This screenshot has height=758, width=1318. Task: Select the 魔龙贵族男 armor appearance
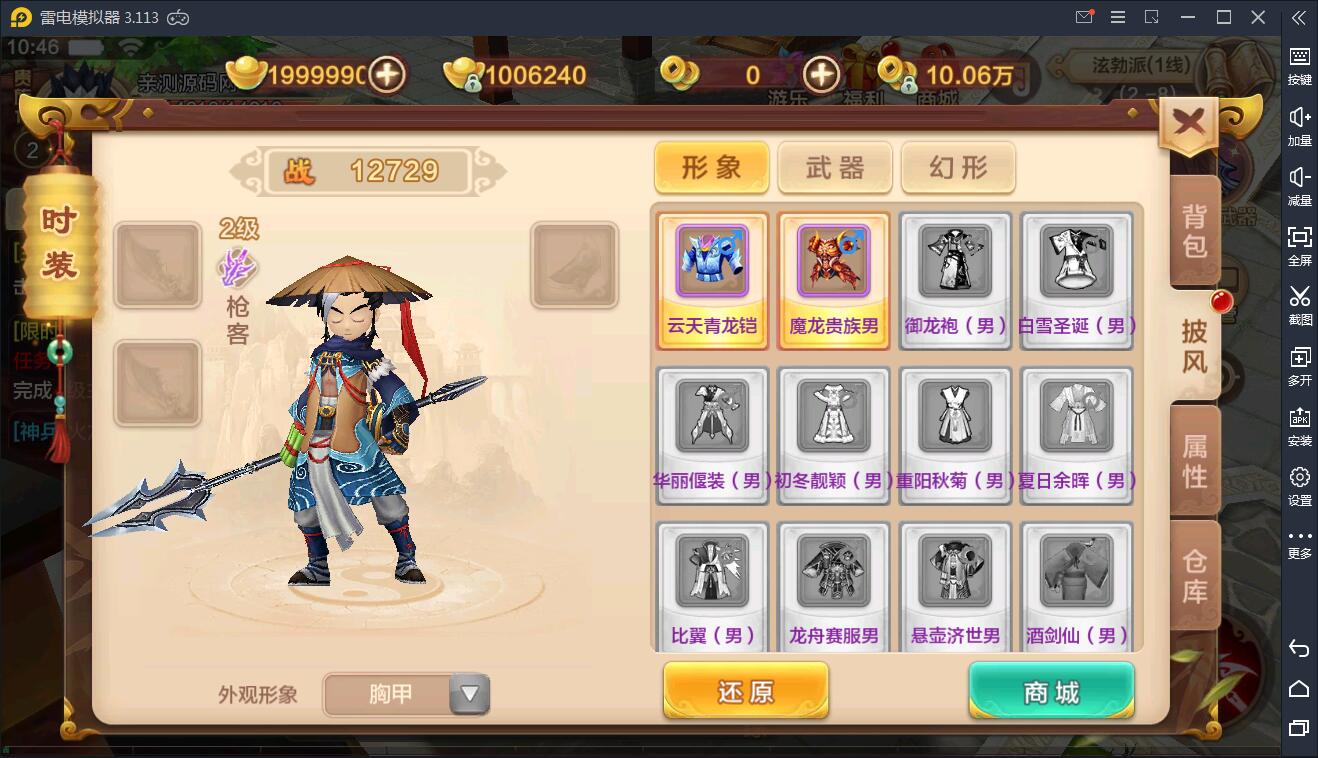click(x=834, y=265)
